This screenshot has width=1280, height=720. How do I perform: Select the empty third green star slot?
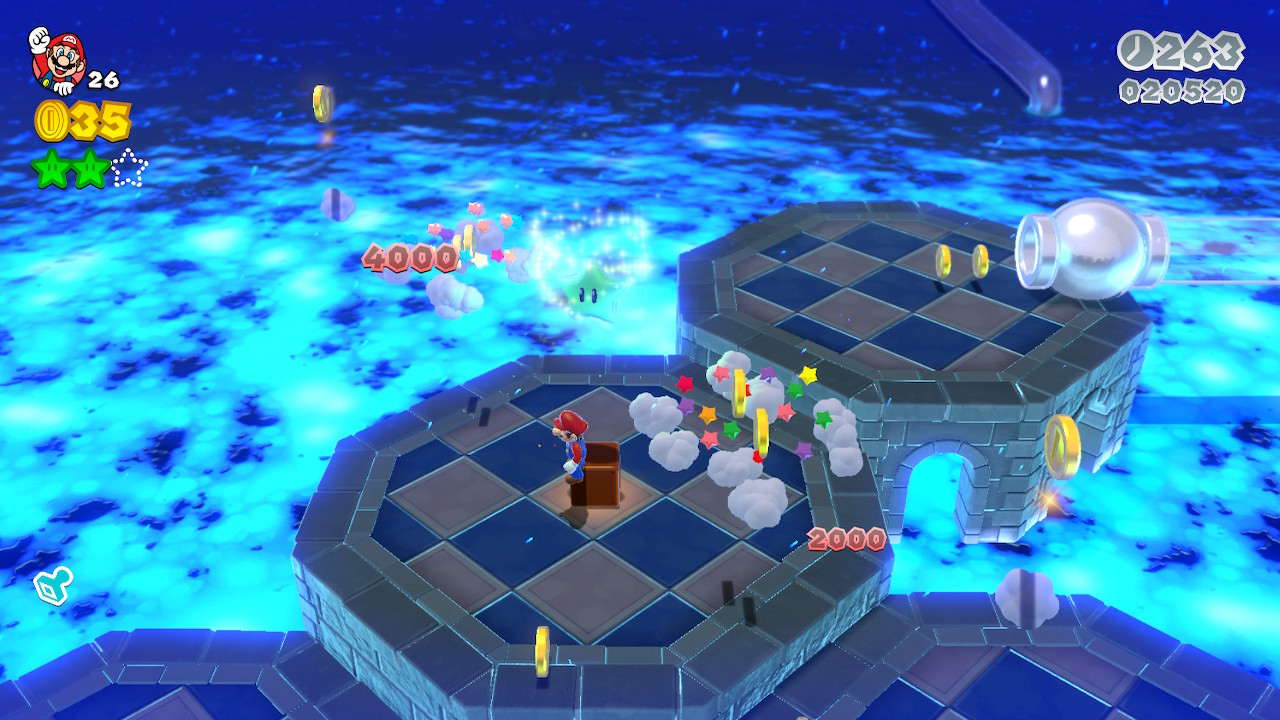tap(129, 169)
